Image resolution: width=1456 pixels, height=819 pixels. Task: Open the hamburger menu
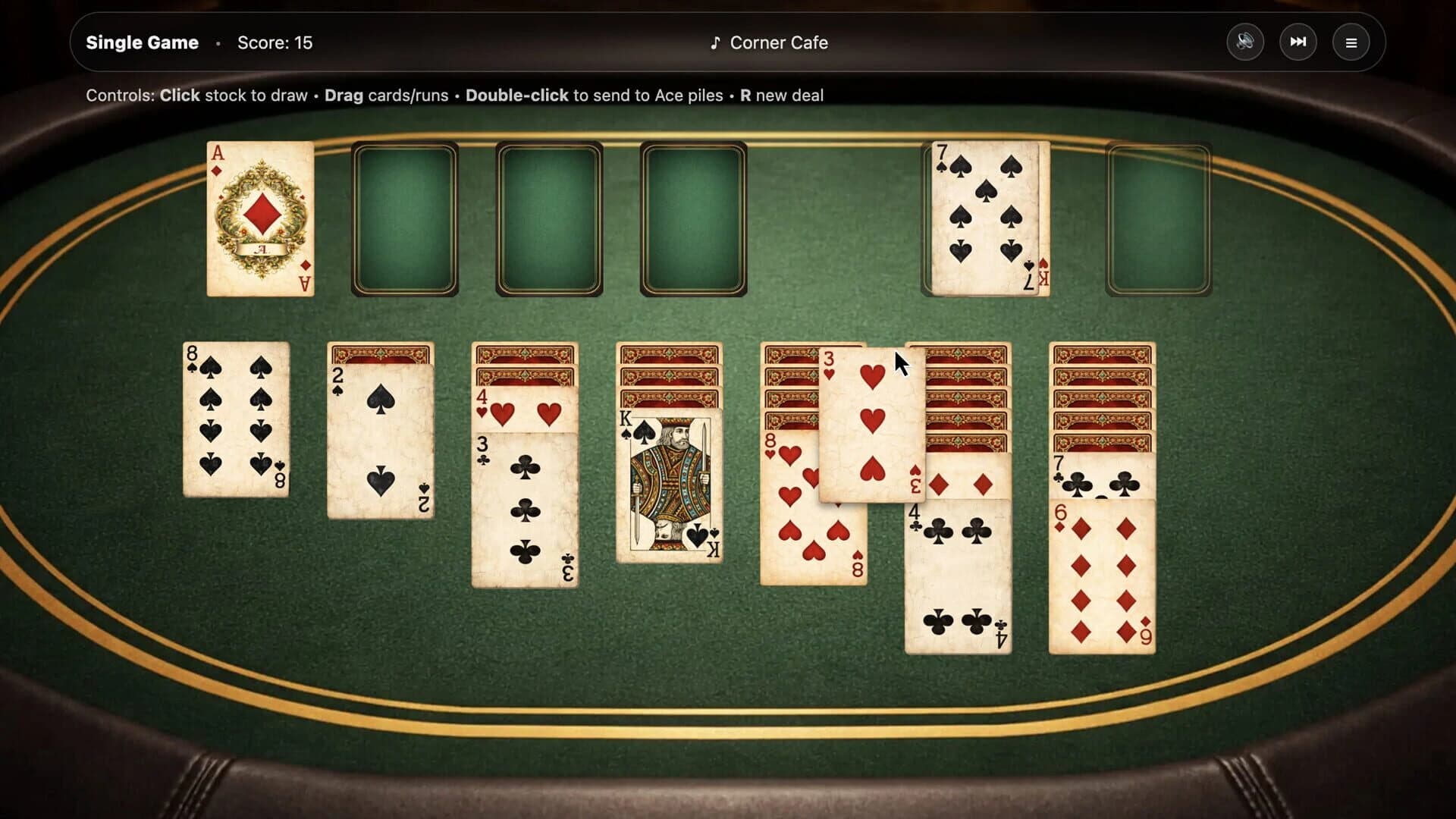1351,42
